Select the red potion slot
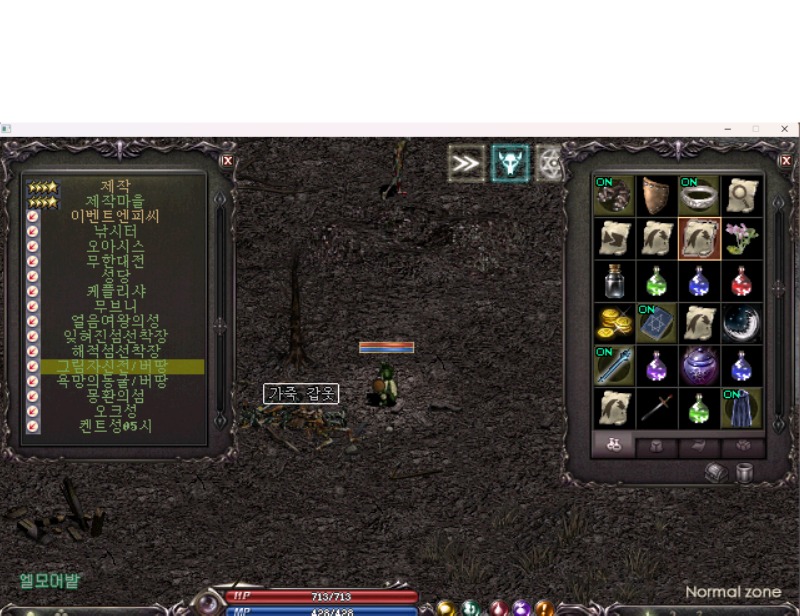 (x=741, y=281)
